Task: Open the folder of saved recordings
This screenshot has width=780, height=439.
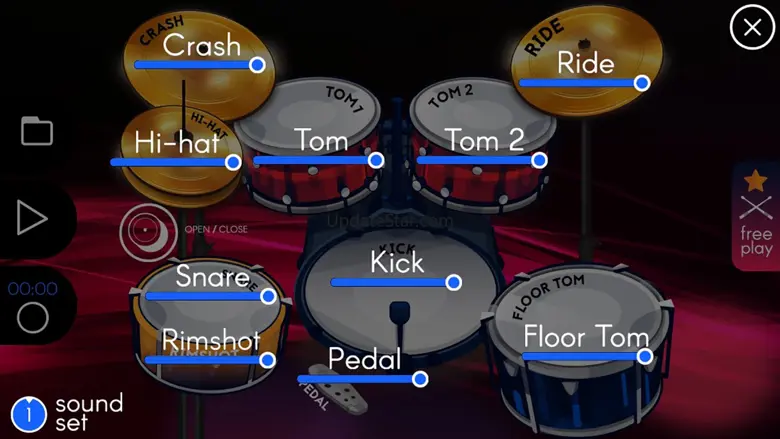Action: point(37,131)
